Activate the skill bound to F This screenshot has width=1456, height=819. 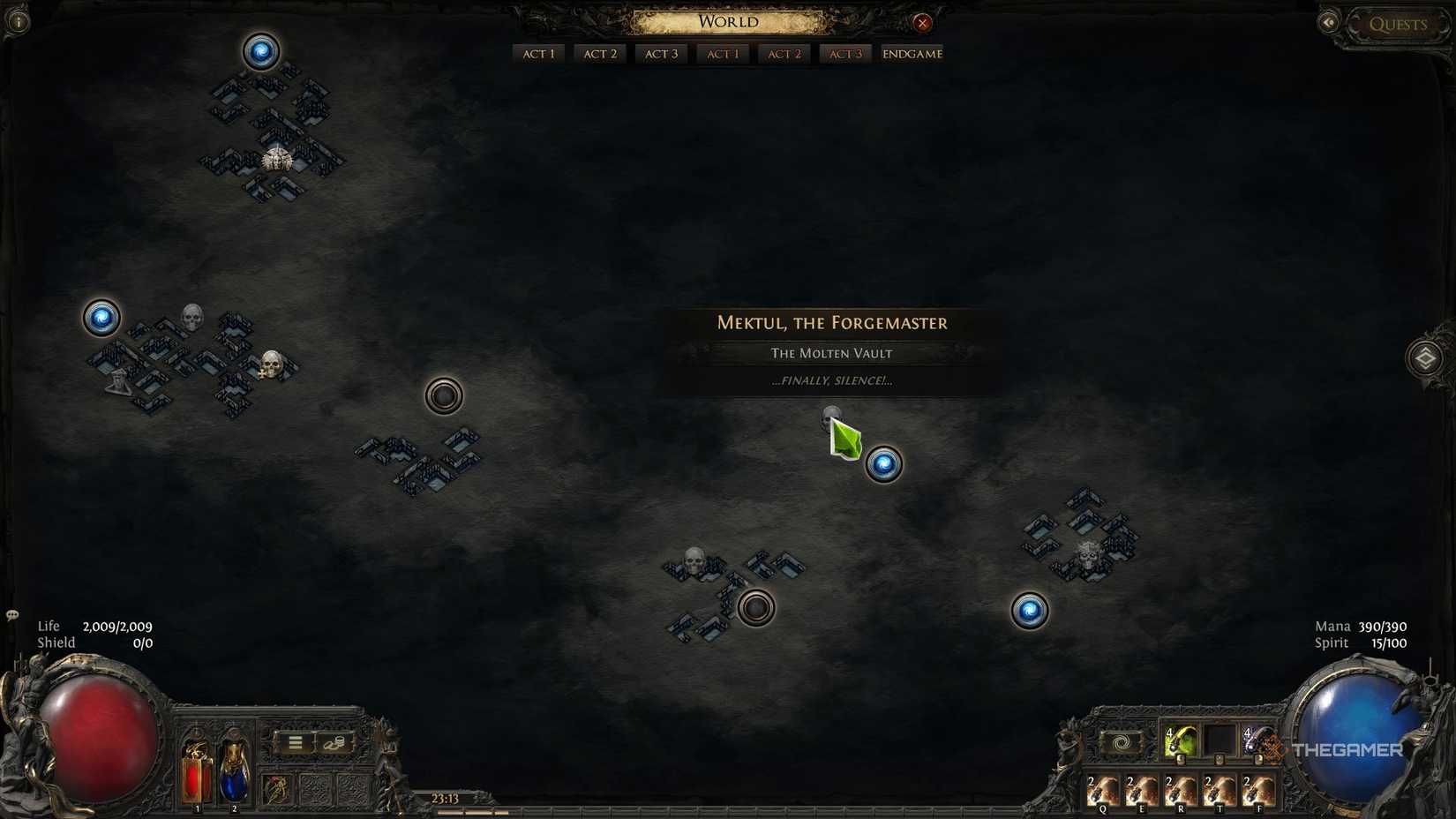pos(1256,792)
